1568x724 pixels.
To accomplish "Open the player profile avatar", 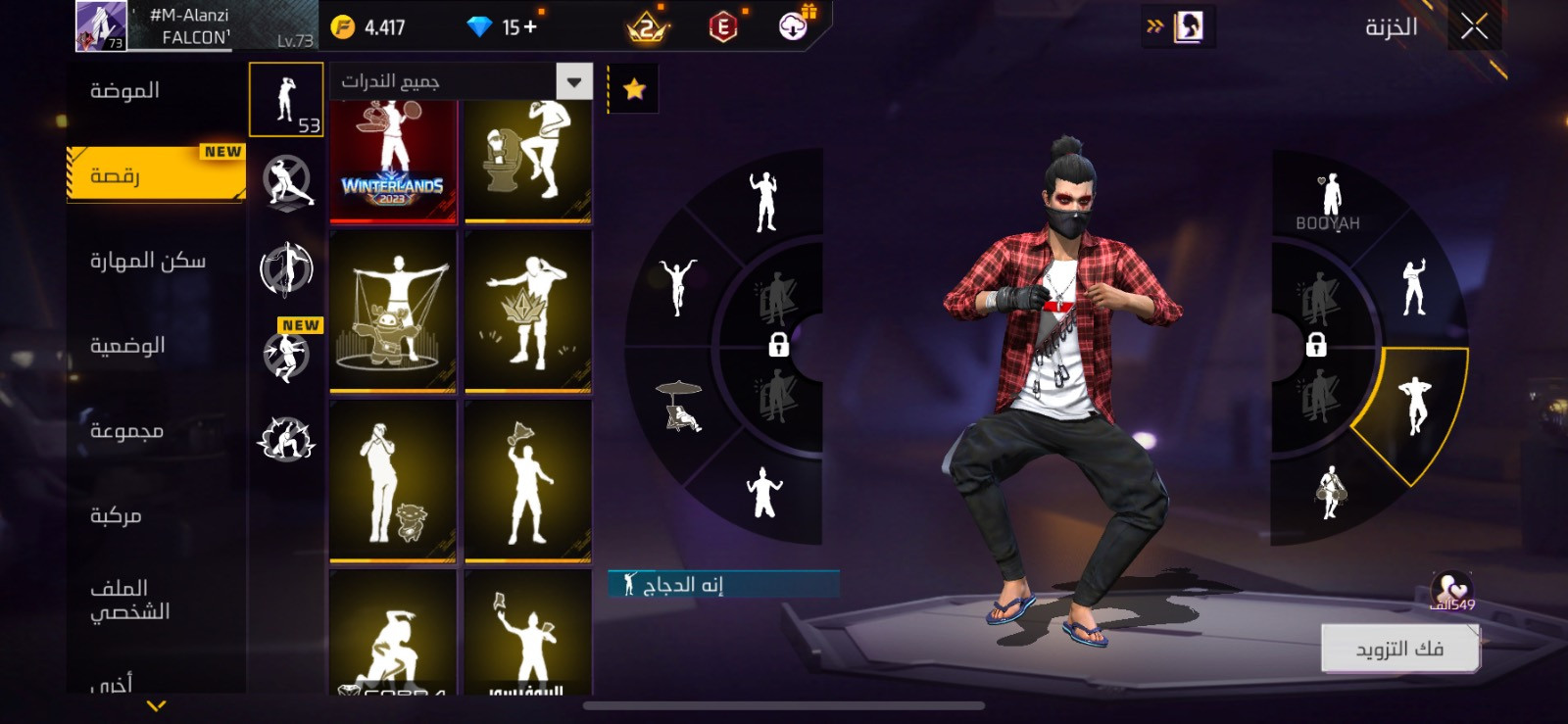I will pyautogui.click(x=101, y=26).
